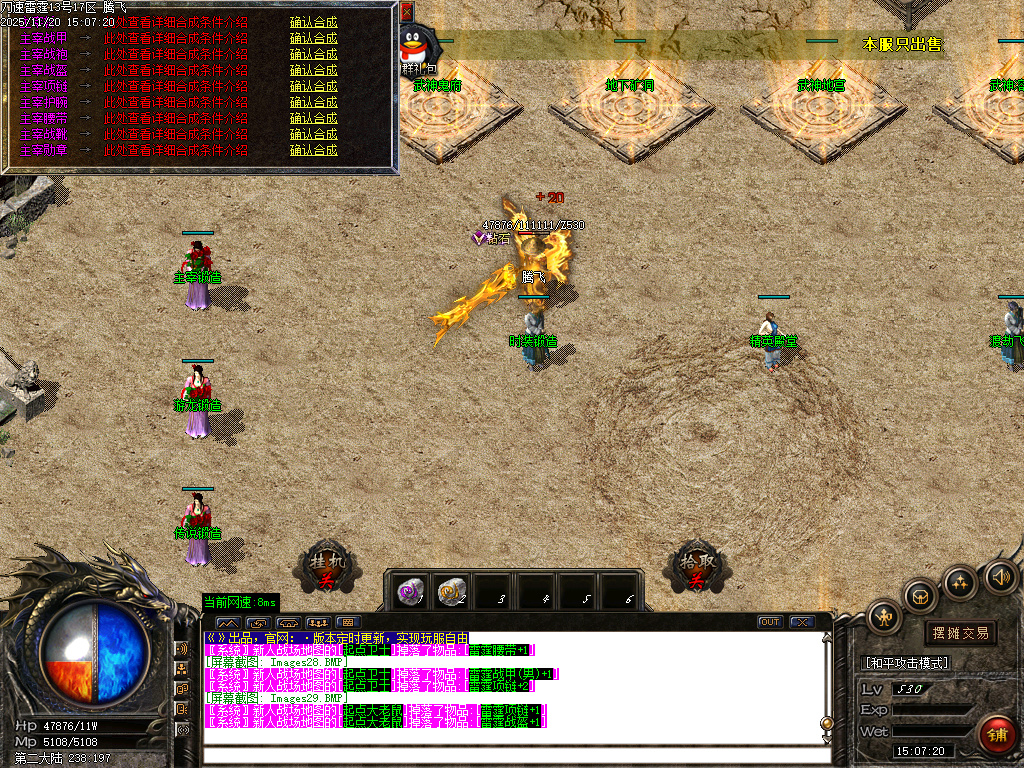This screenshot has height=768, width=1024.
Task: Confirm synthesis for 主宰战甲
Action: coord(313,38)
